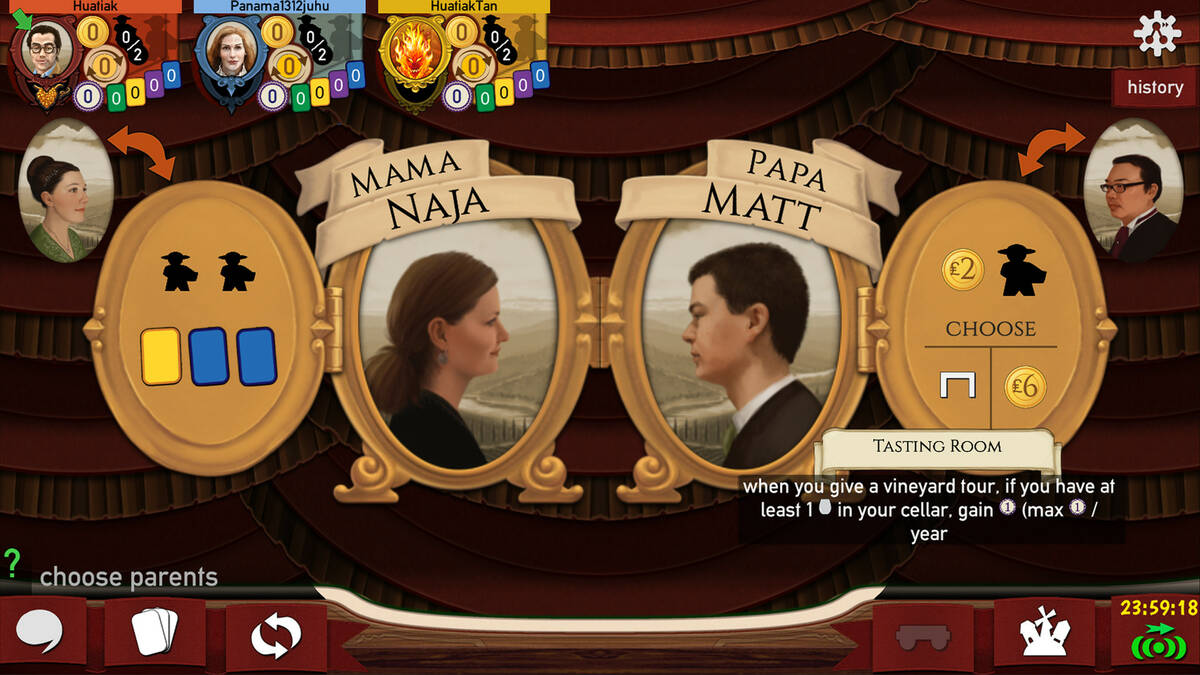View HuatiakTan's flaming avatar
Viewport: 1200px width, 675px height.
coord(412,52)
